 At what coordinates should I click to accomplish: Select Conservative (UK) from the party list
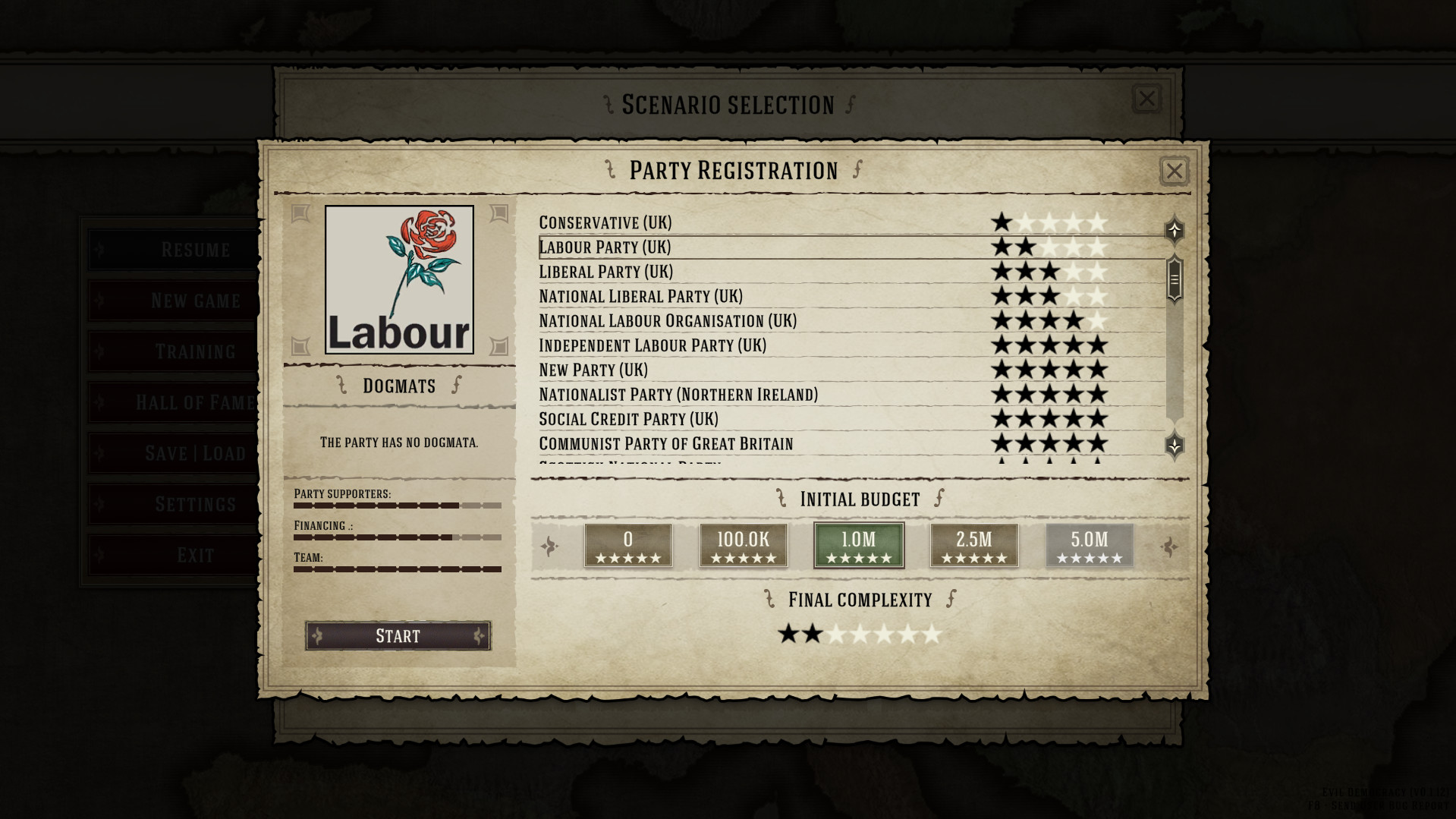pyautogui.click(x=605, y=222)
